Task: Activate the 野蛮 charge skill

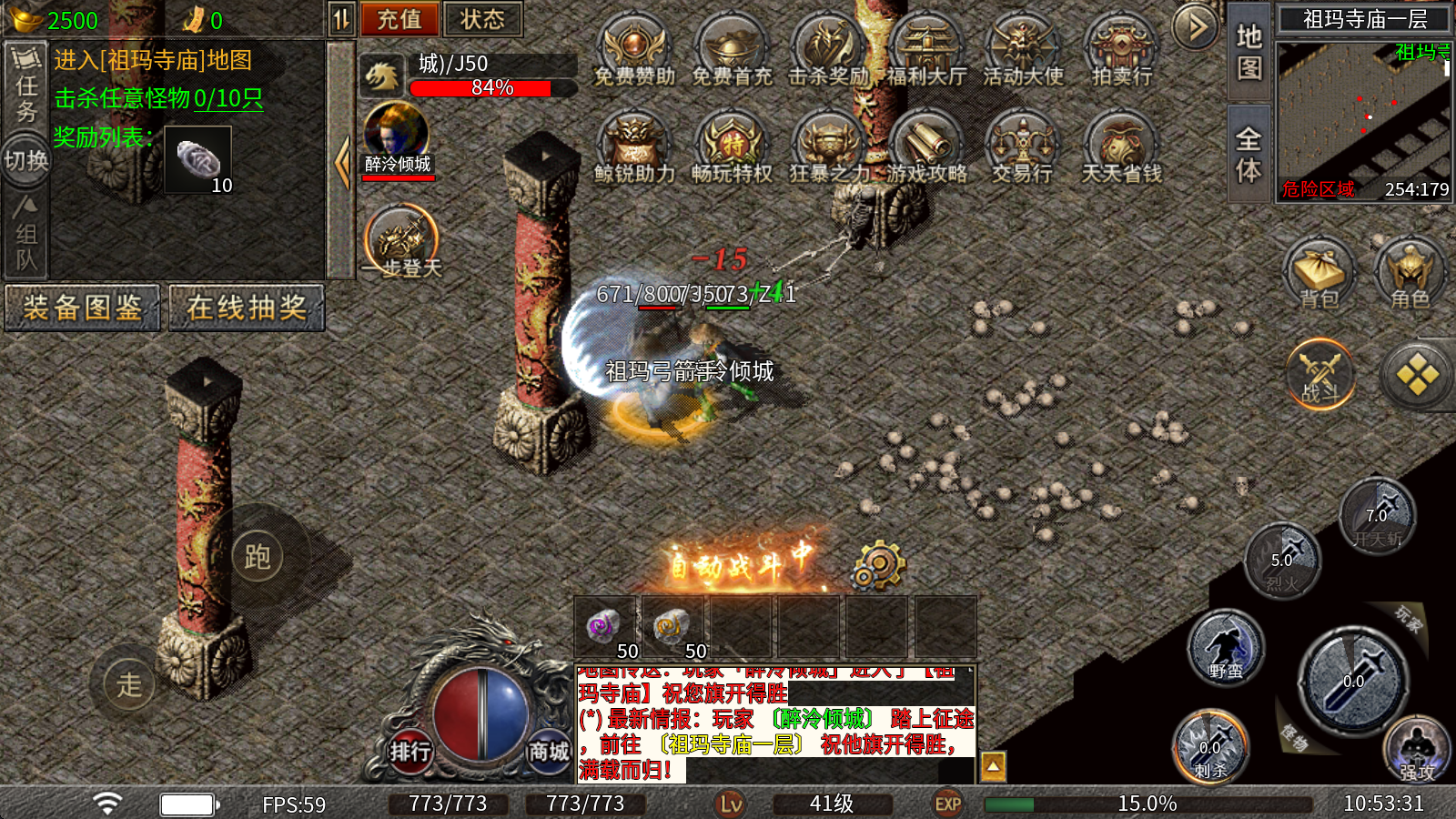Action: 1226,648
